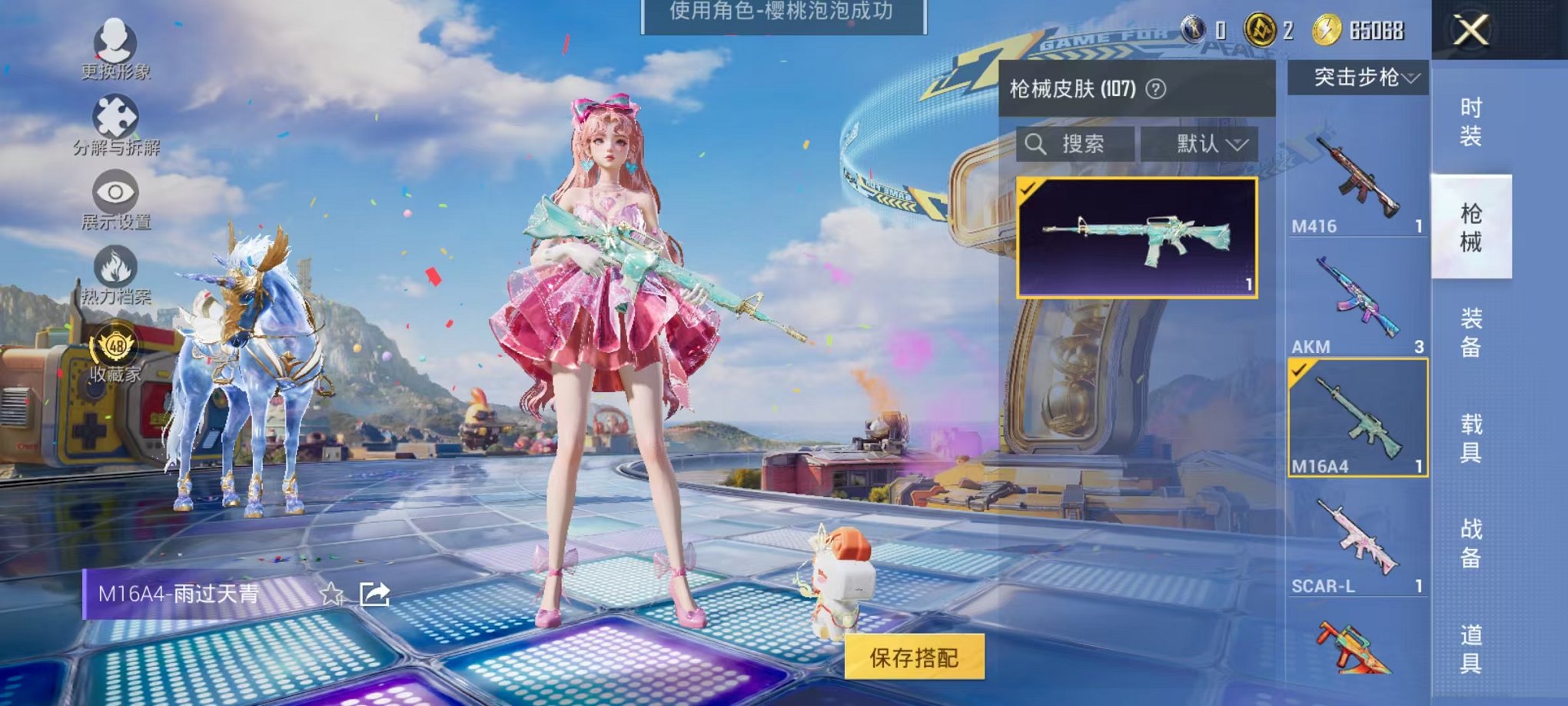Expand the 突击步枪 weapon category dropdown
Image resolution: width=1568 pixels, height=706 pixels.
tap(1358, 77)
